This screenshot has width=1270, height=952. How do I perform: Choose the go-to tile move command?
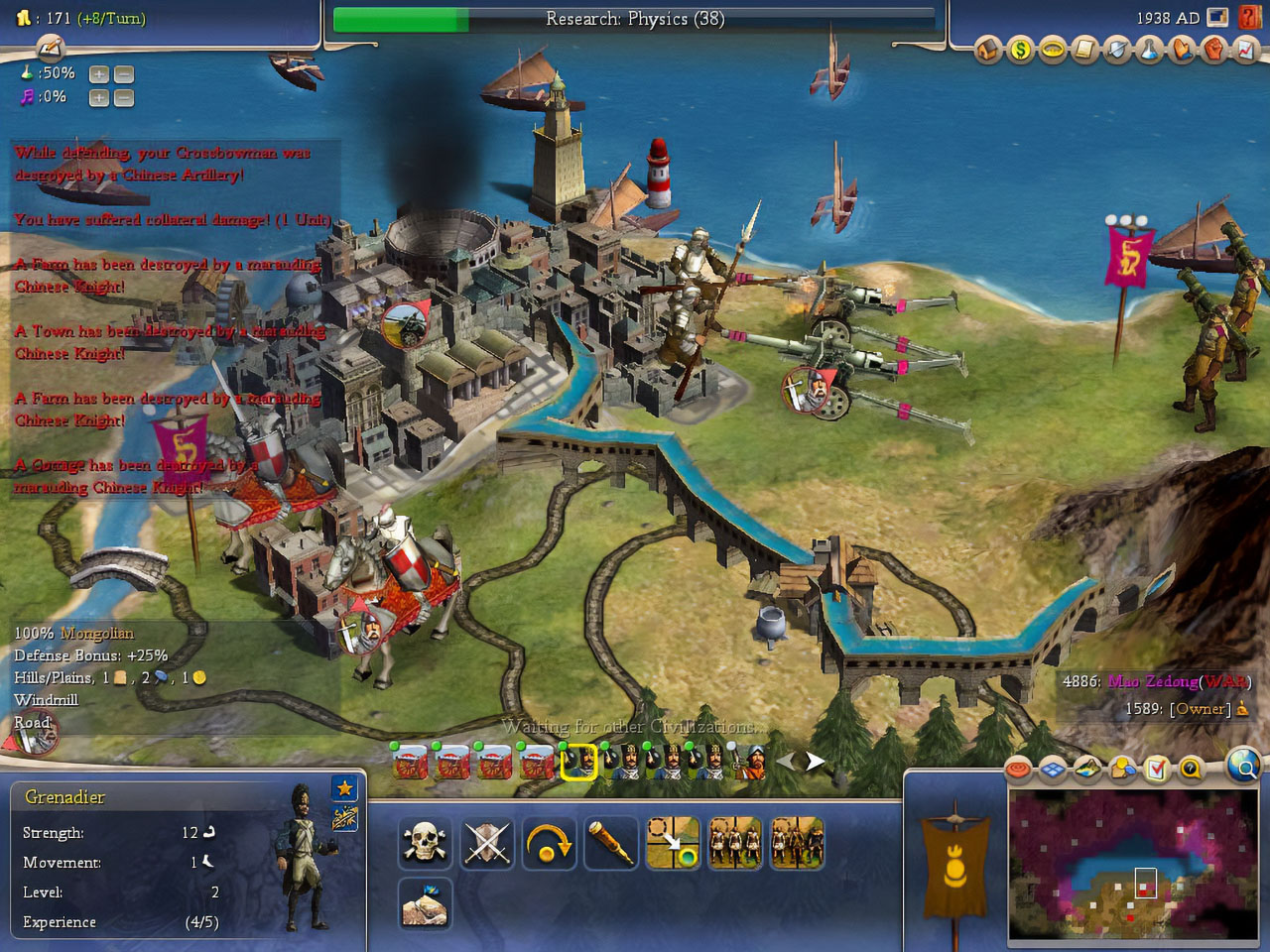click(673, 844)
